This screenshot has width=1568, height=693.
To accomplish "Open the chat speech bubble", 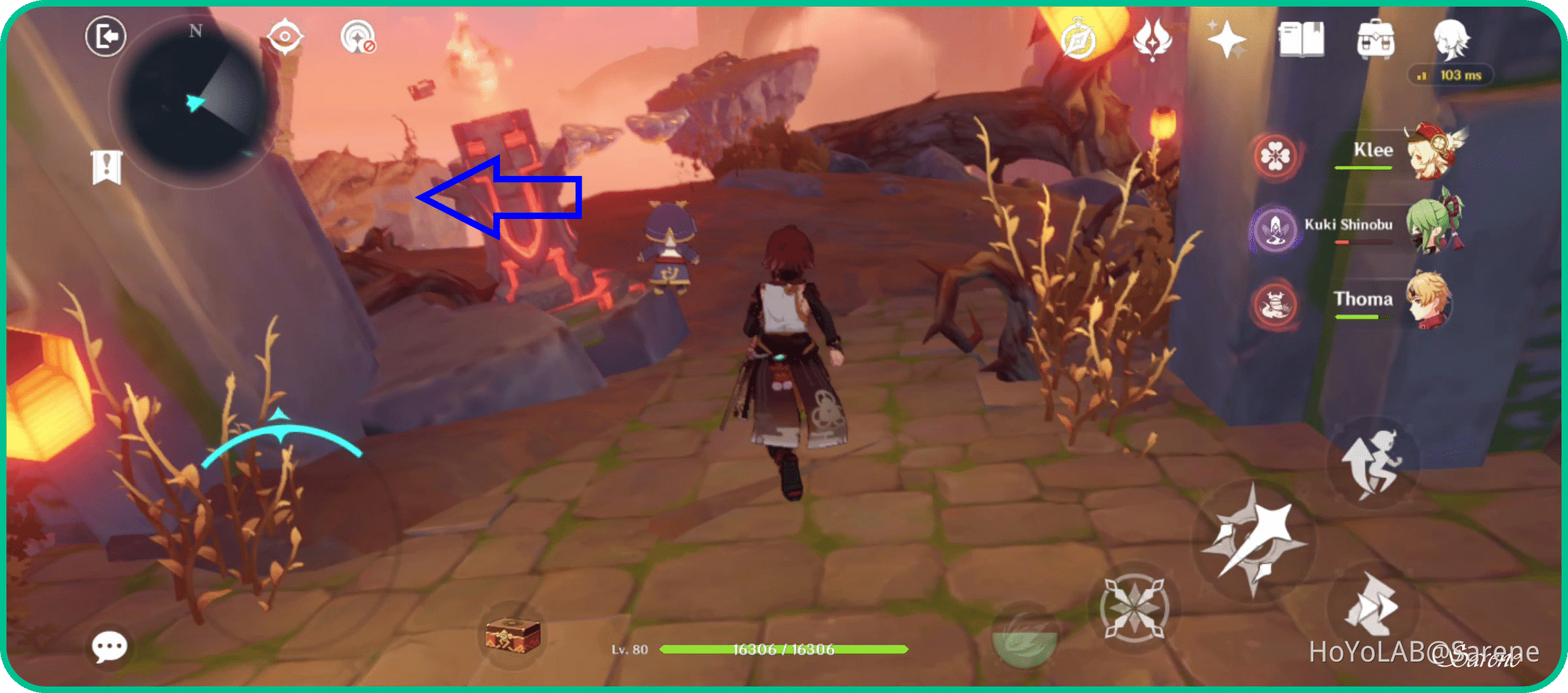I will point(111,644).
